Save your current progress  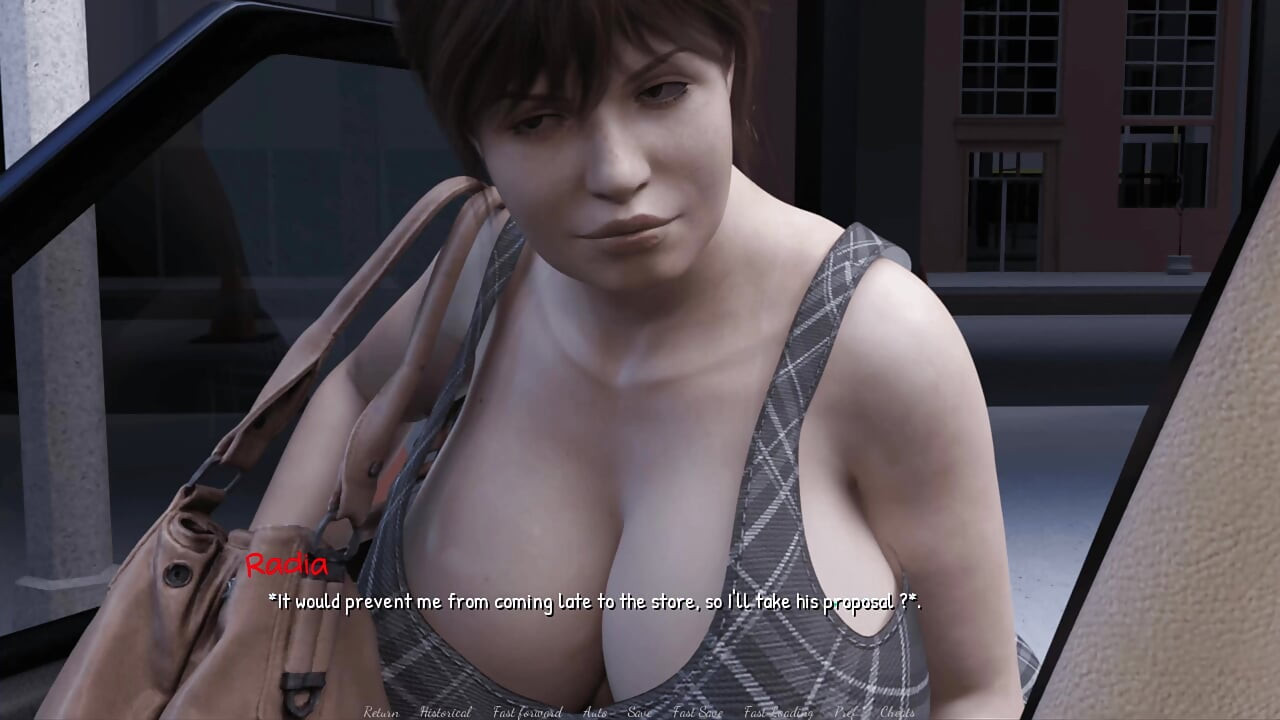(640, 713)
